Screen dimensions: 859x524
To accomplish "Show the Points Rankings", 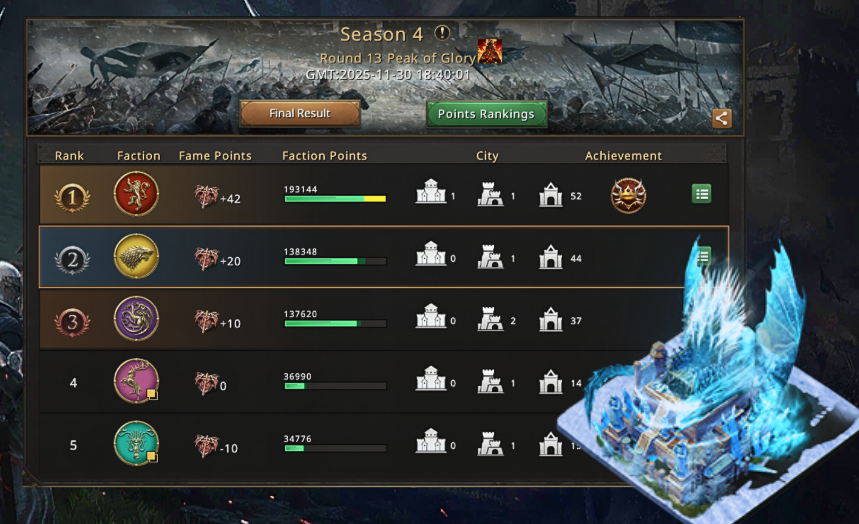I will point(486,114).
